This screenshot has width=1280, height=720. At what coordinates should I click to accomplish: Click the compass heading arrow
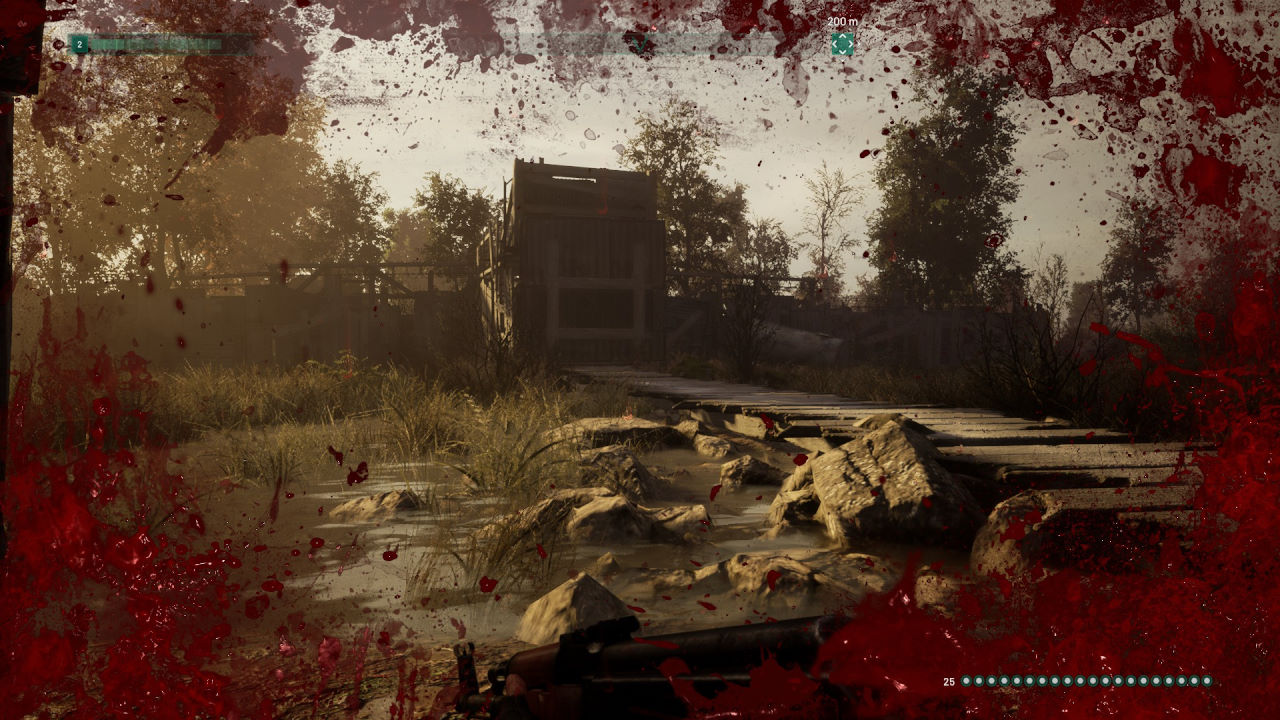(x=640, y=44)
